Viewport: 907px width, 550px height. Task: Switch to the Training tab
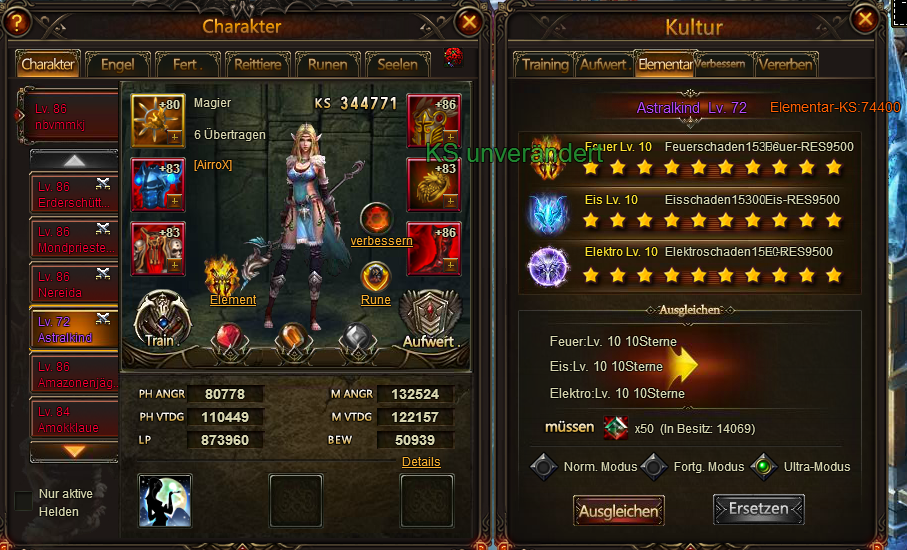(x=545, y=65)
